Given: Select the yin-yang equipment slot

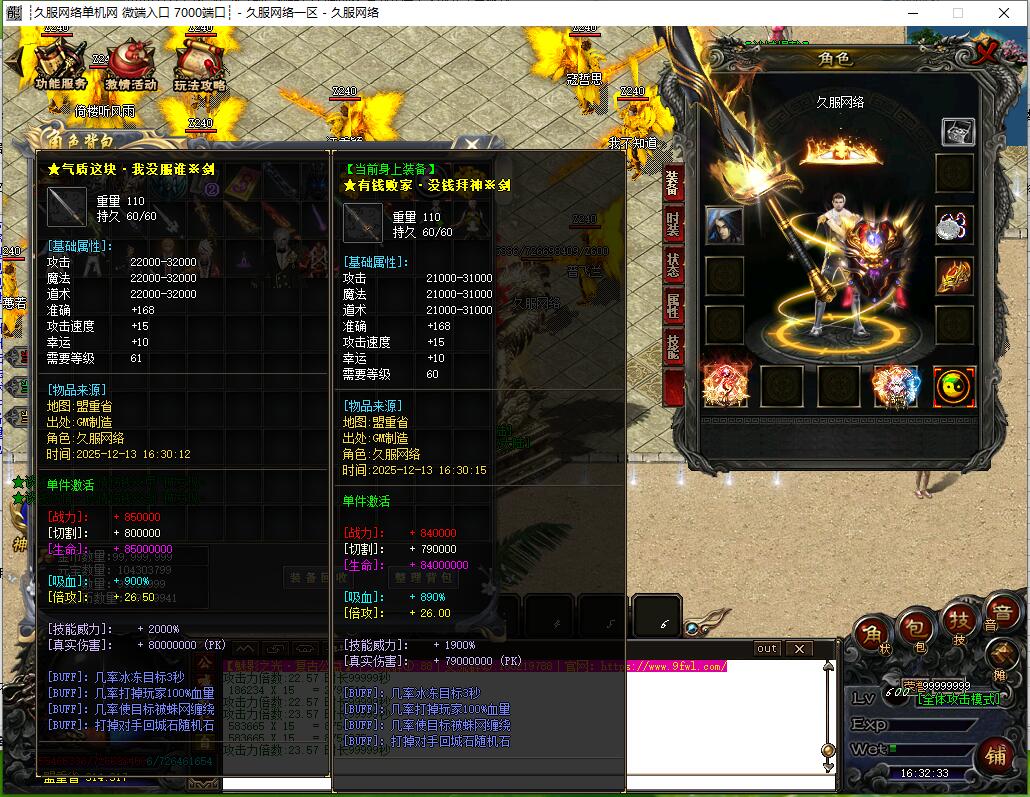Looking at the screenshot, I should coord(954,387).
